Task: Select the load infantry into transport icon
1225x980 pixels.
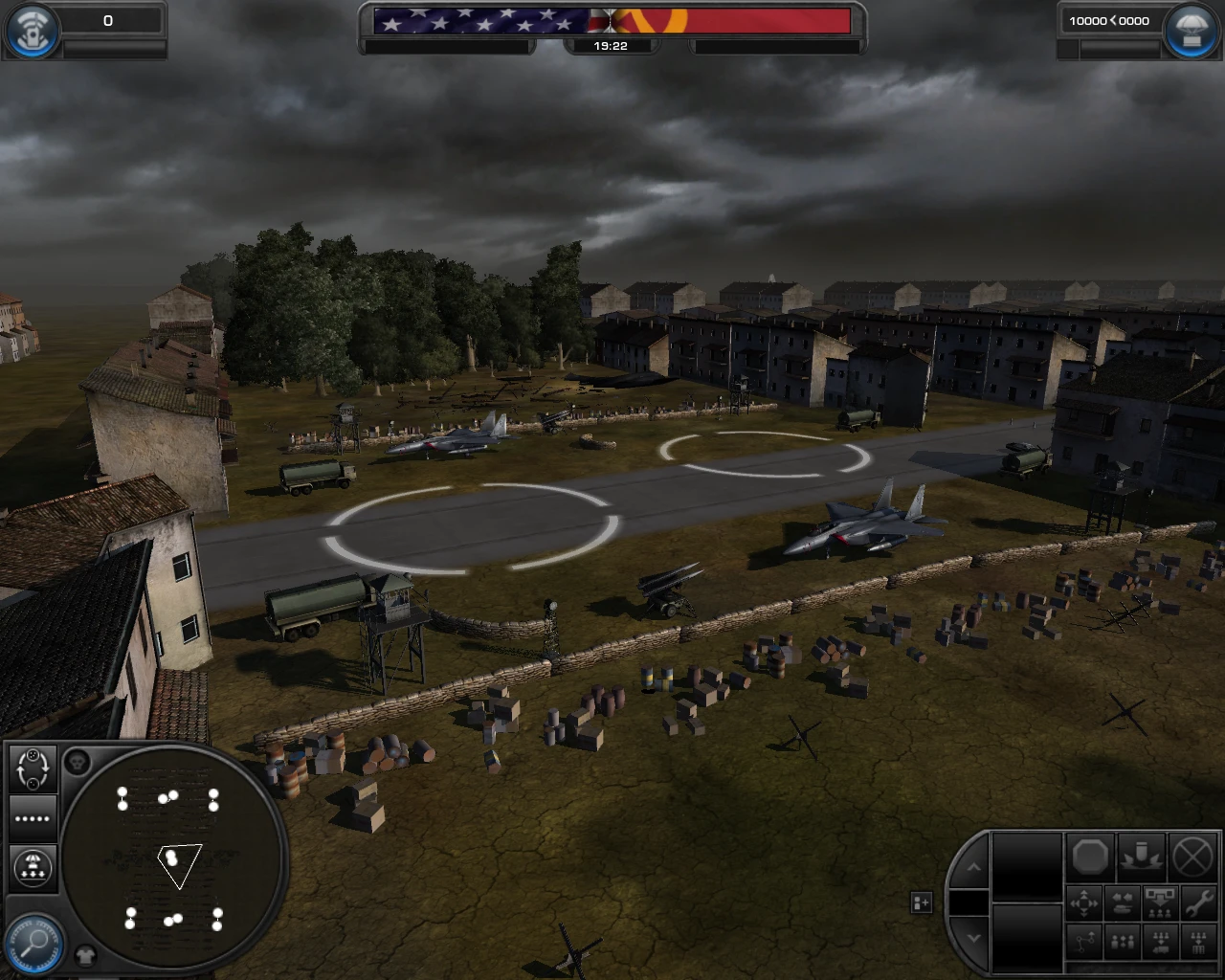Action: coord(1160,943)
